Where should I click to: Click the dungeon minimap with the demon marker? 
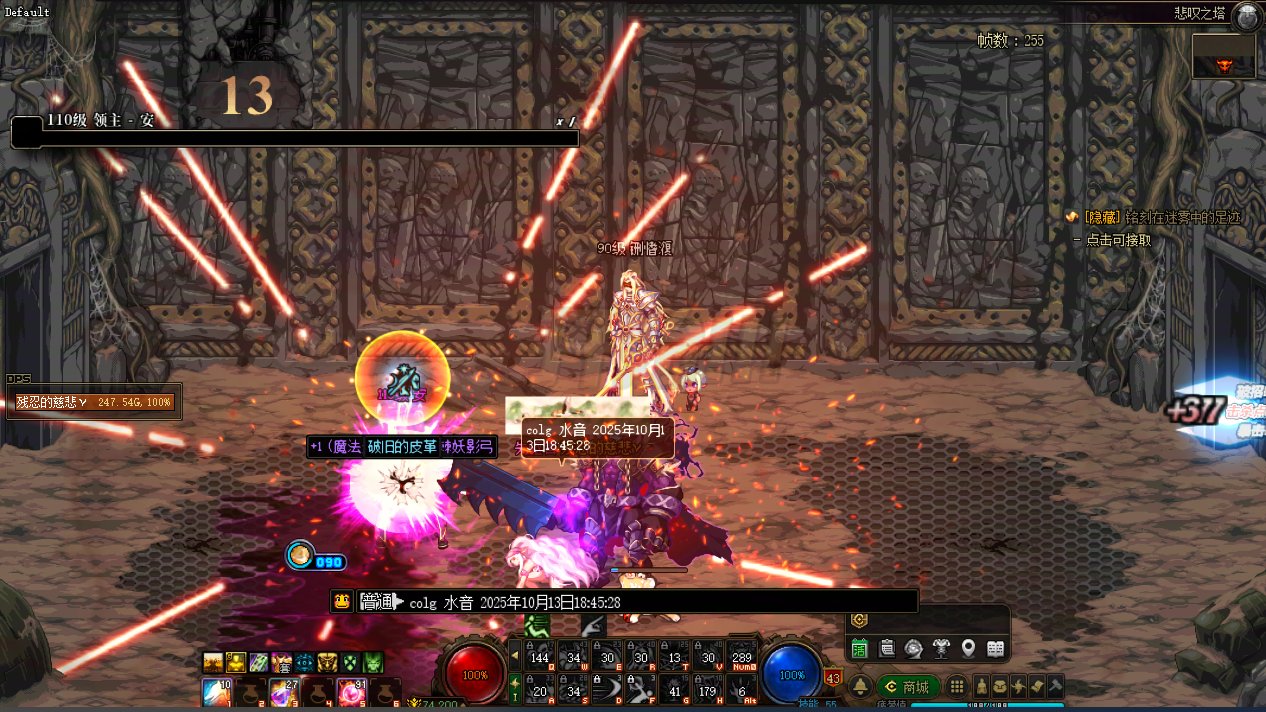coord(1223,57)
